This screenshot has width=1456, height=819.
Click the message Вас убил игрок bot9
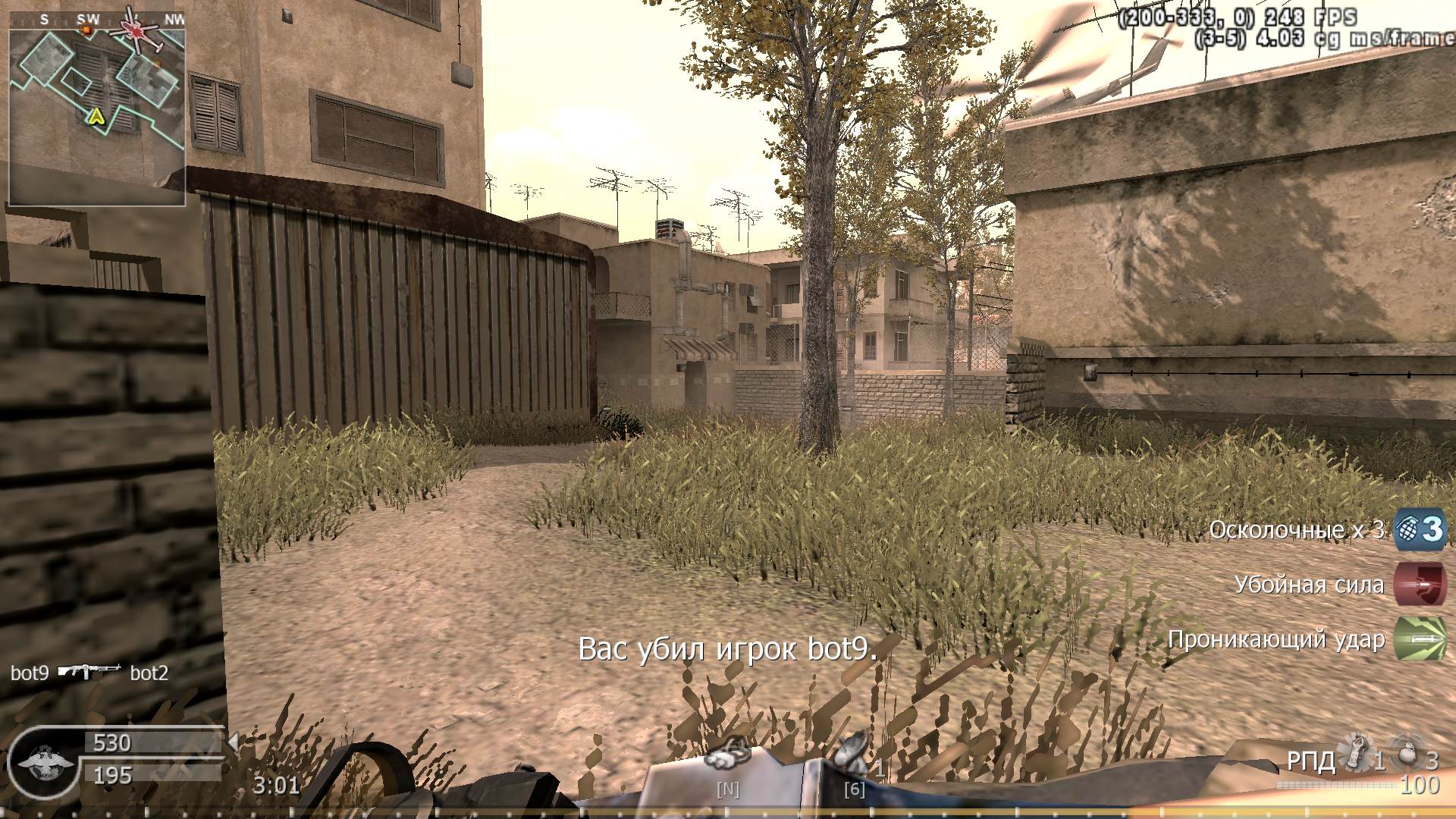click(x=730, y=648)
